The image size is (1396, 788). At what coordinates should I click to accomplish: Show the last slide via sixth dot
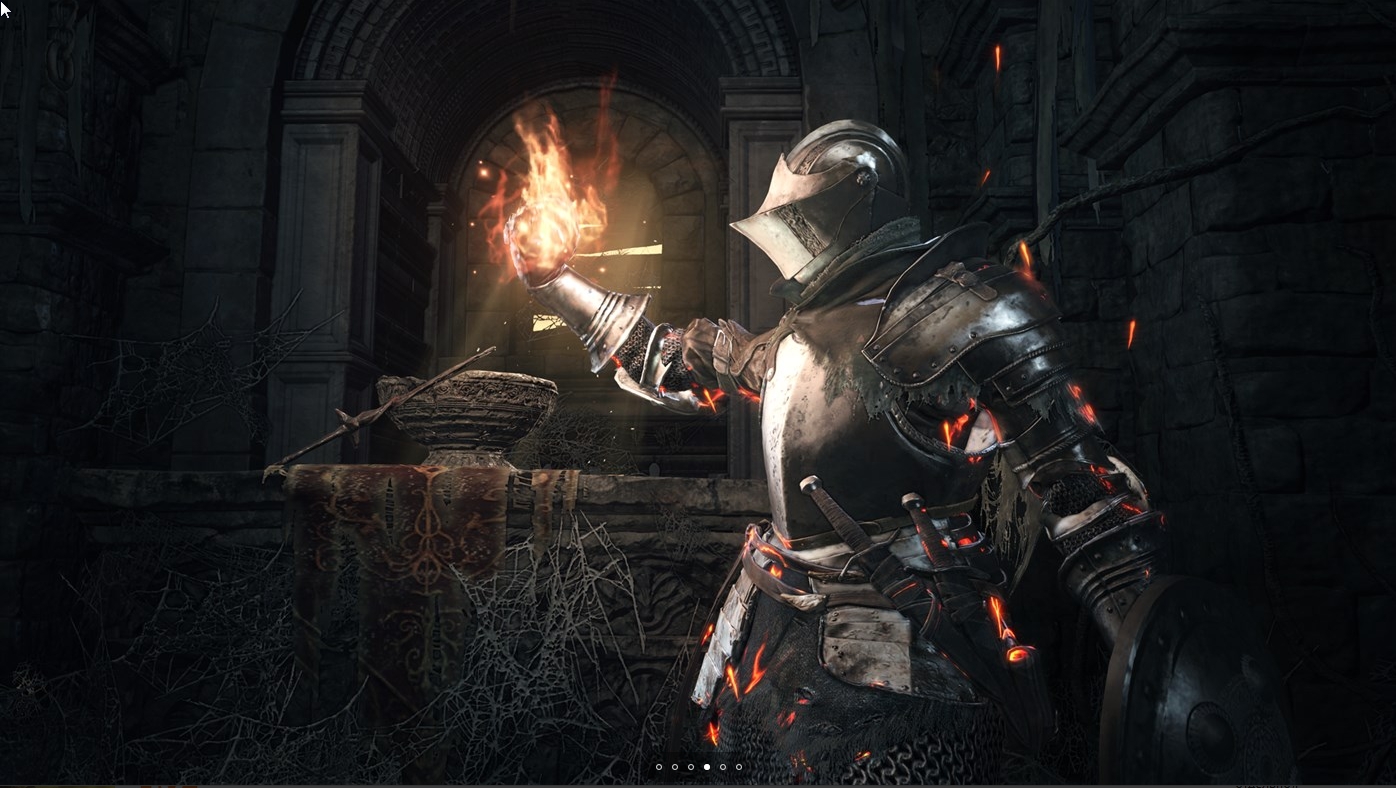739,767
